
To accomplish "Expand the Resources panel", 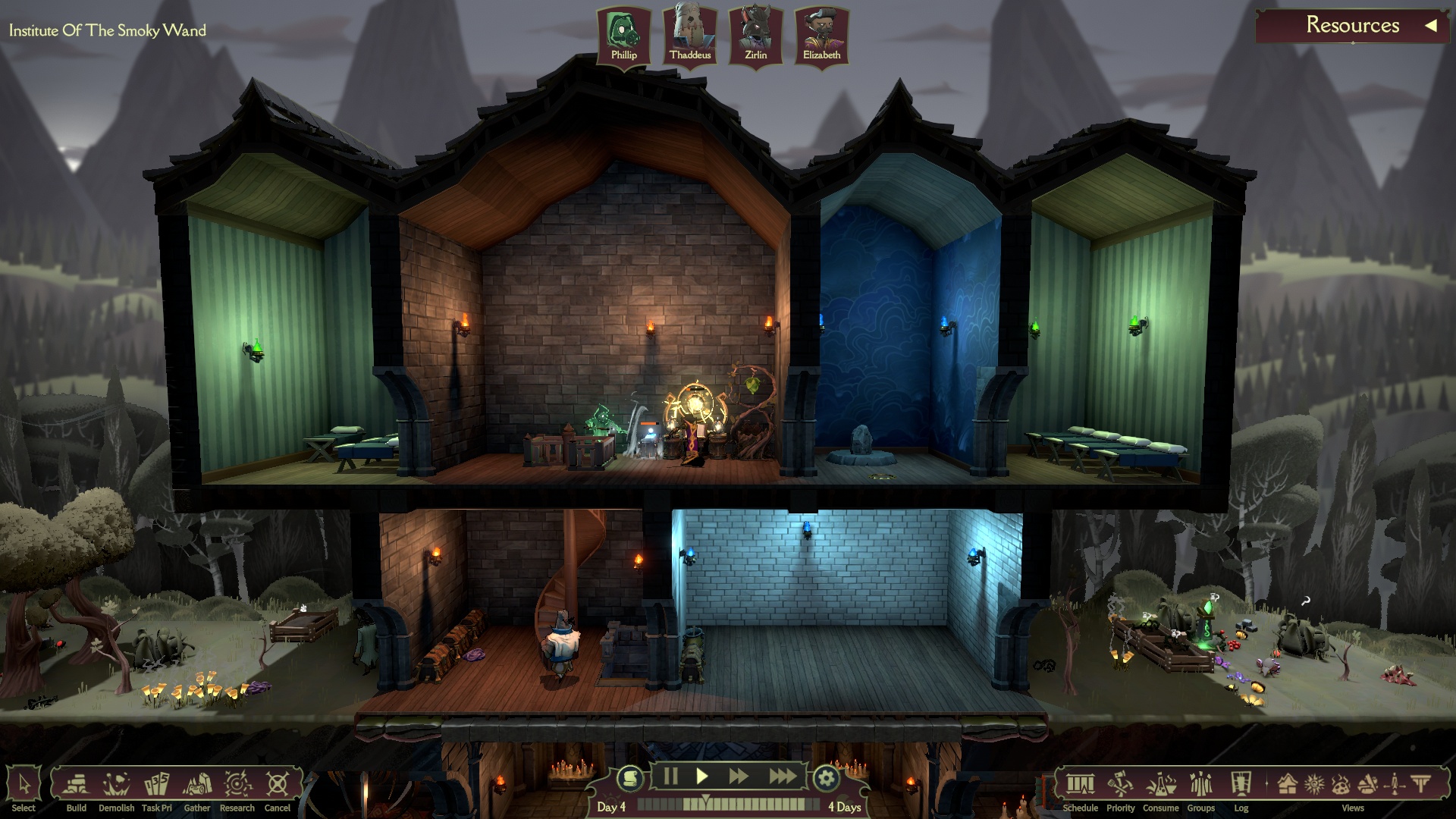I will 1430,25.
